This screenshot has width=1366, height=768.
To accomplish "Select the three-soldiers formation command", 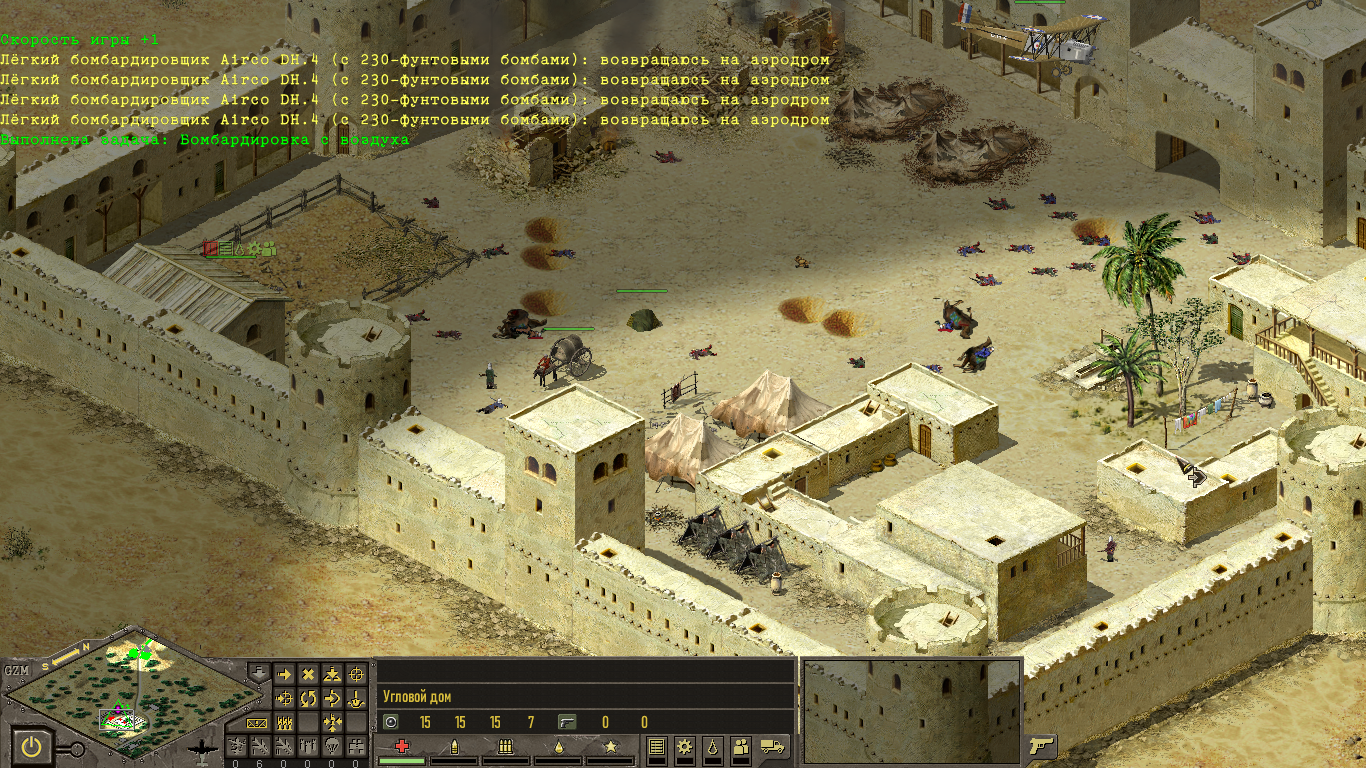I will coord(284,722).
